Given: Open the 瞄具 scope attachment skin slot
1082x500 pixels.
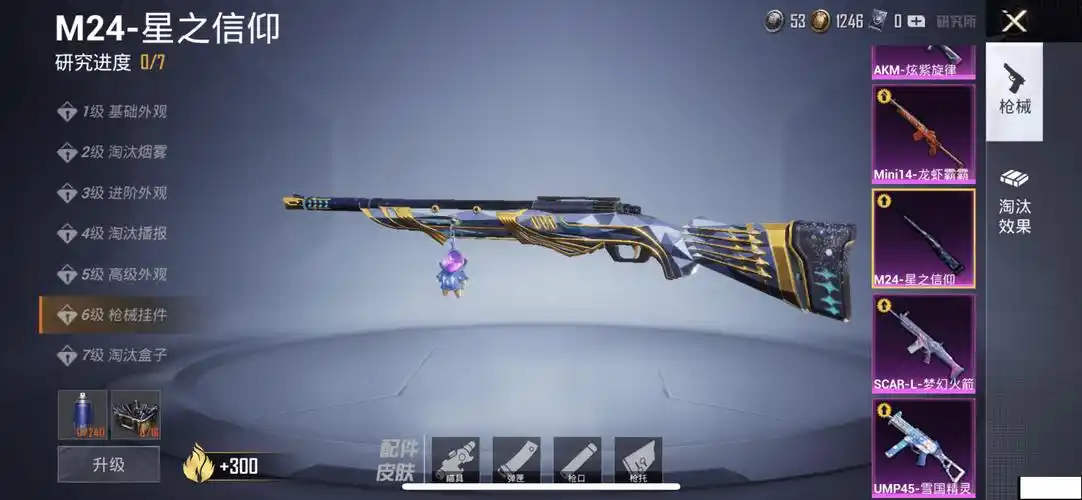Looking at the screenshot, I should click(x=455, y=460).
